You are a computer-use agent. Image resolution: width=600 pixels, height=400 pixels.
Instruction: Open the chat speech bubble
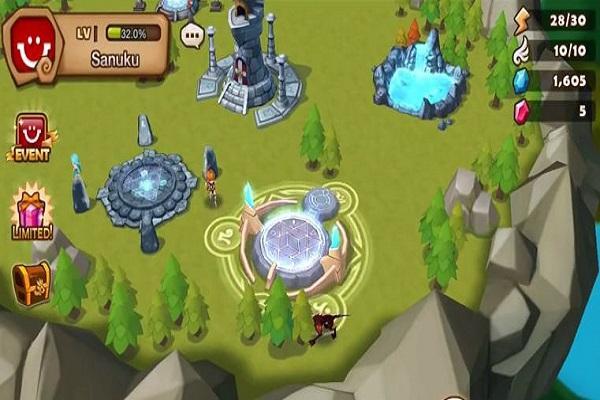coord(193,36)
